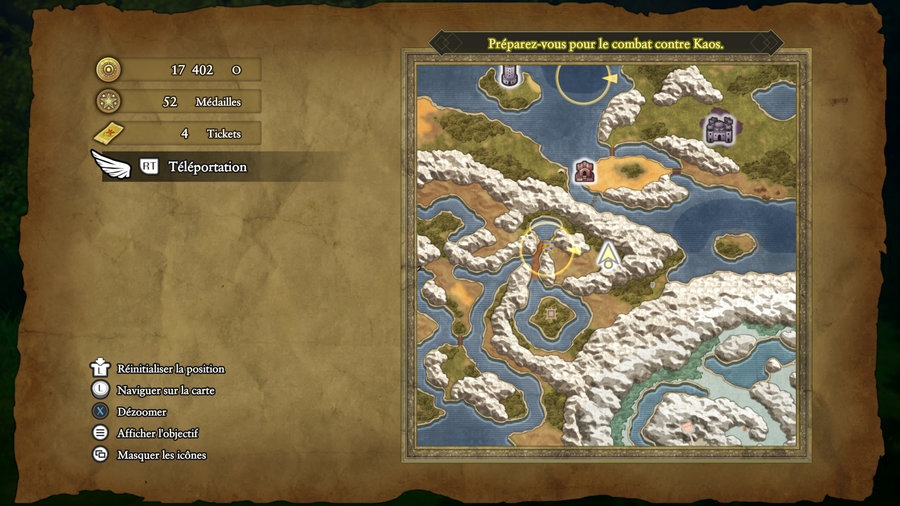The image size is (900, 506).
Task: Choose the stone tower marker on the map
Action: [x=509, y=76]
